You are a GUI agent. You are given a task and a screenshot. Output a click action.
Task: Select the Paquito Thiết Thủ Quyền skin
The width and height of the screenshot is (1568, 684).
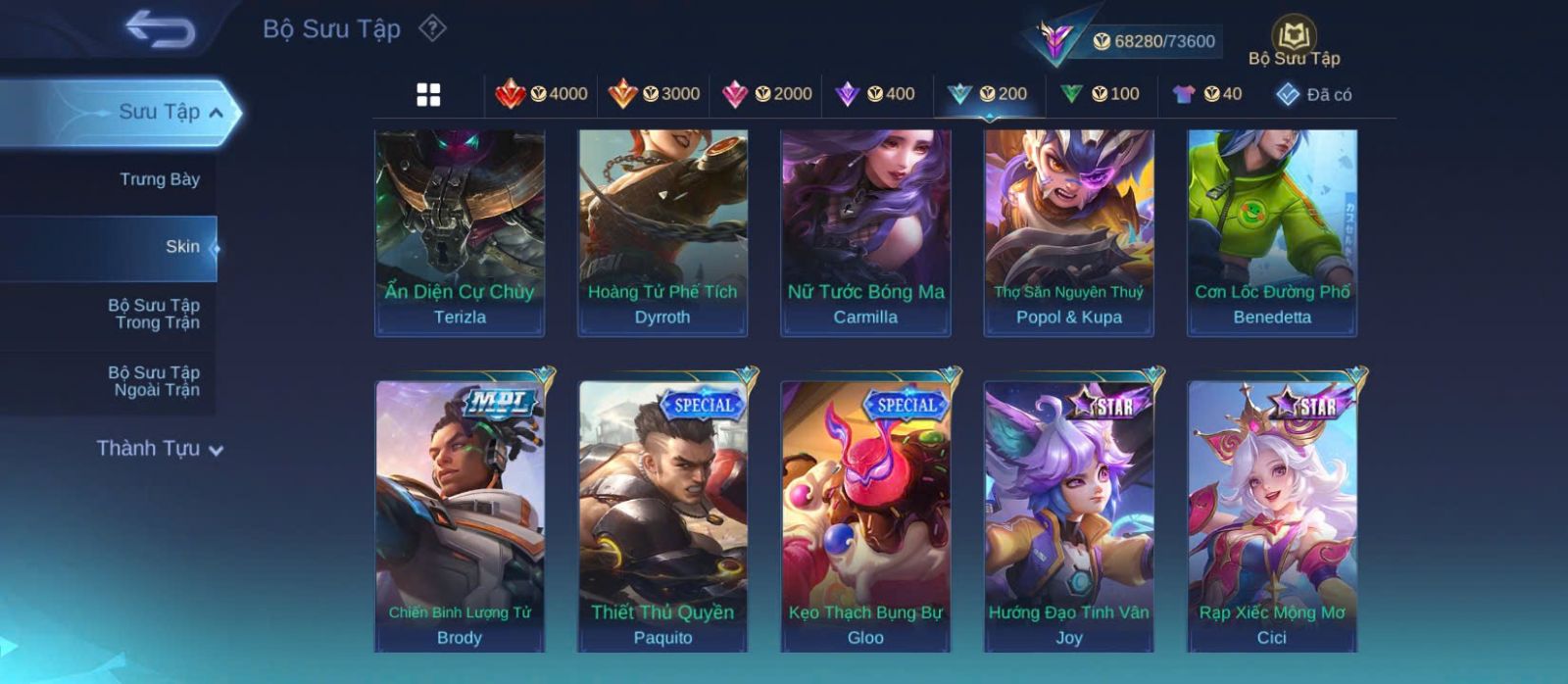[x=662, y=515]
